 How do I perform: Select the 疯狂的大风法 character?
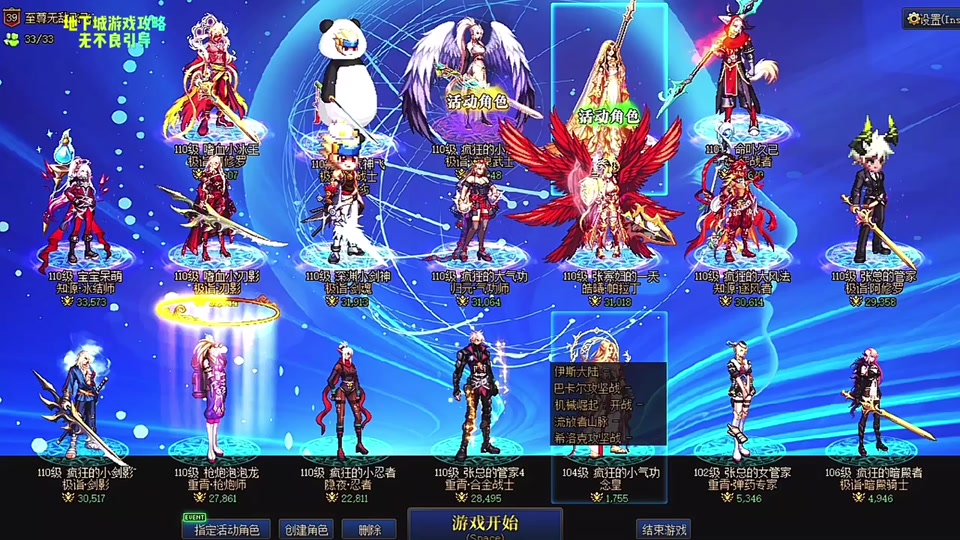tap(733, 215)
